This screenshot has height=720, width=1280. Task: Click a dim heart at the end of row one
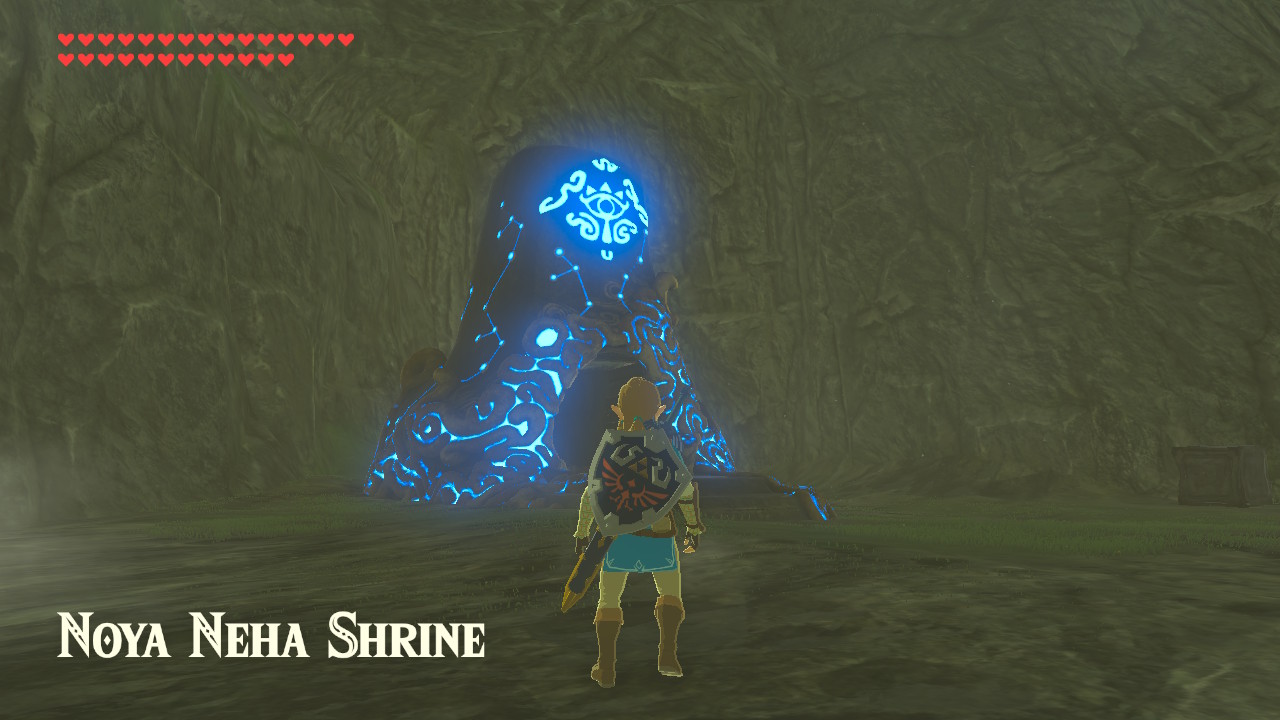click(343, 39)
